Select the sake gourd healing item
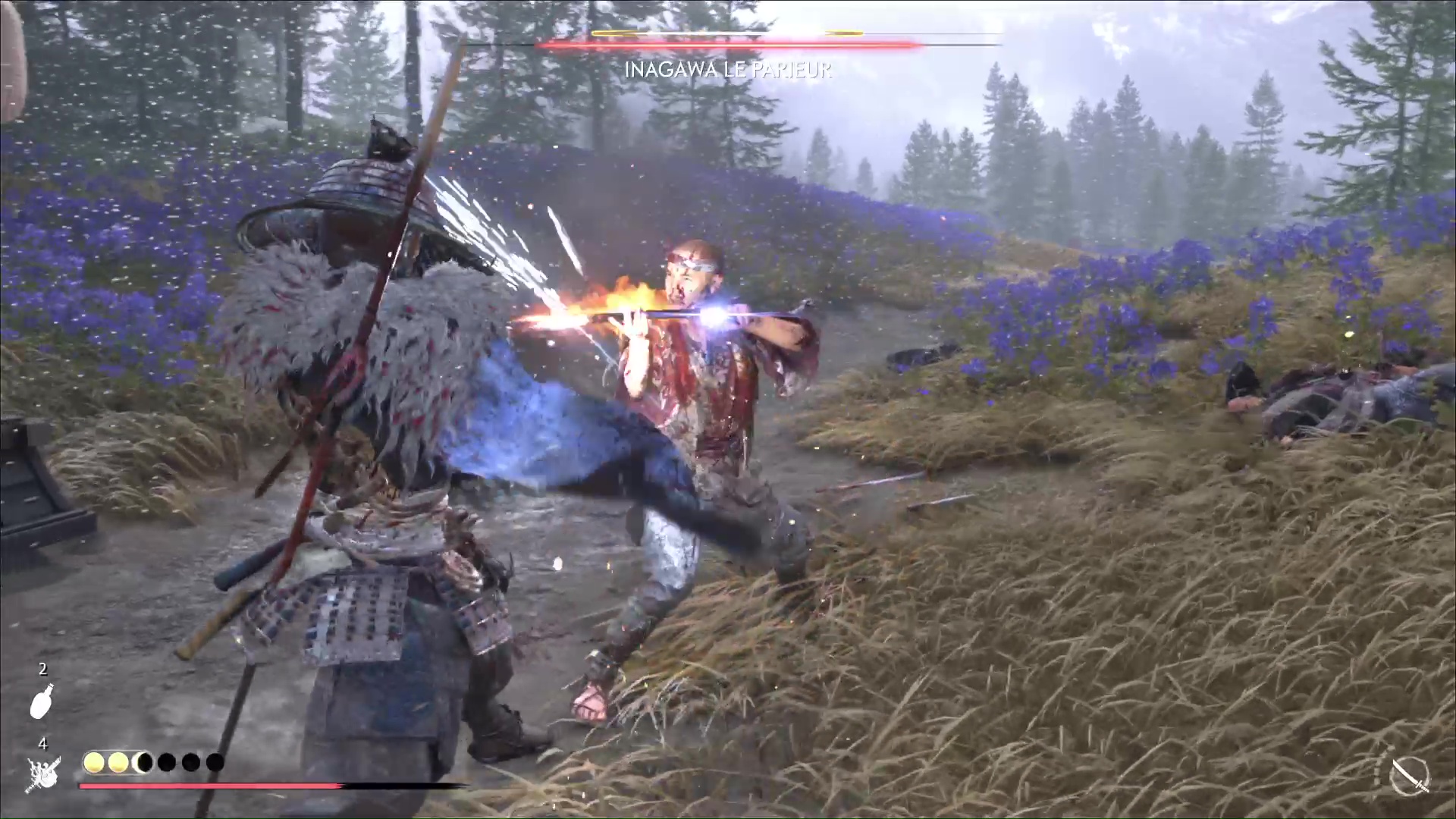Screen dimensions: 1456x819 [42, 701]
